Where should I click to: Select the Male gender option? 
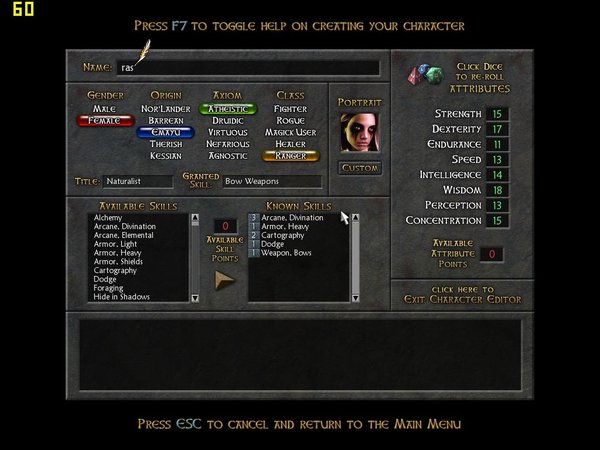tap(105, 108)
